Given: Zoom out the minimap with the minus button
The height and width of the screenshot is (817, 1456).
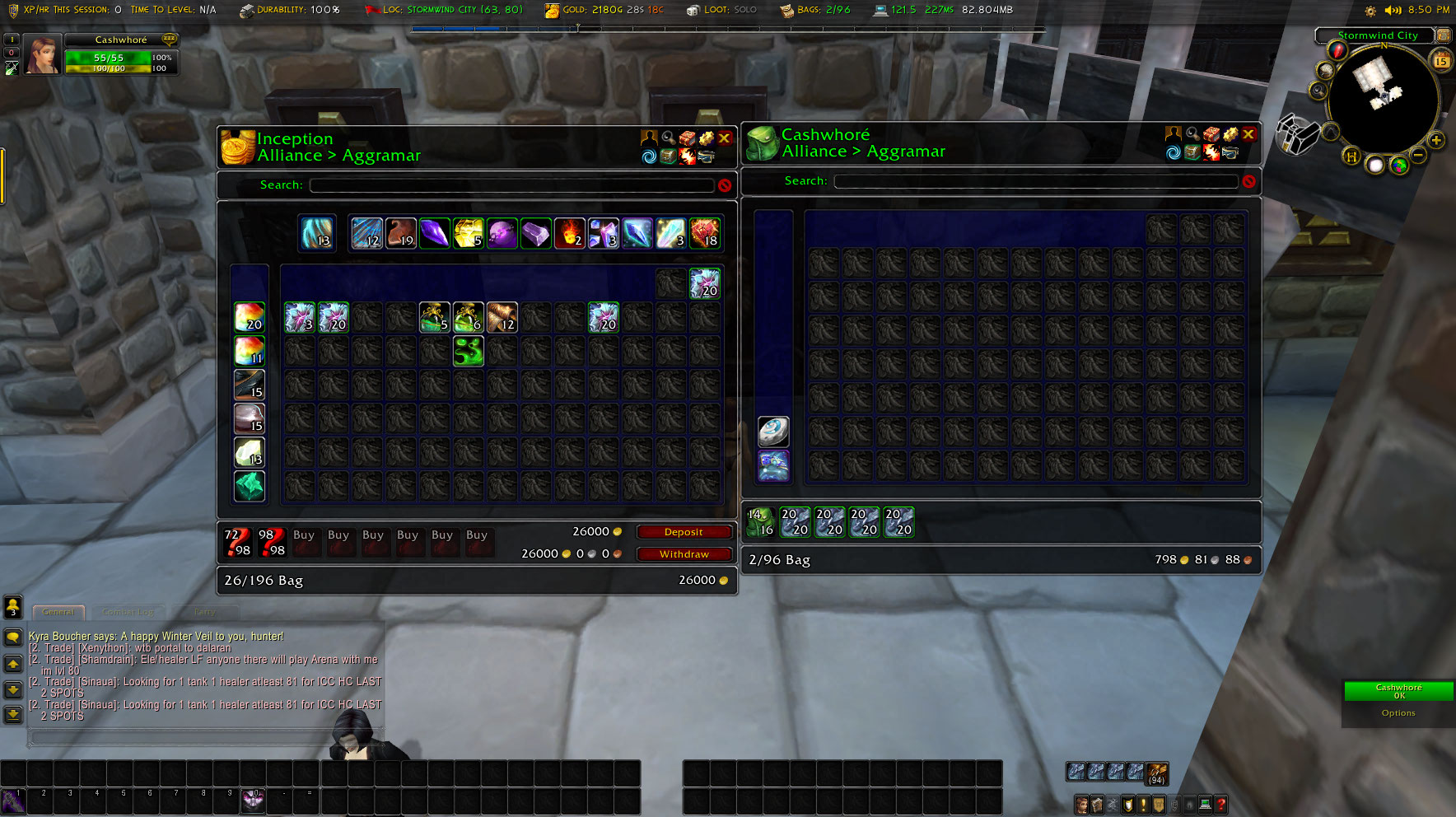Looking at the screenshot, I should (x=1418, y=155).
